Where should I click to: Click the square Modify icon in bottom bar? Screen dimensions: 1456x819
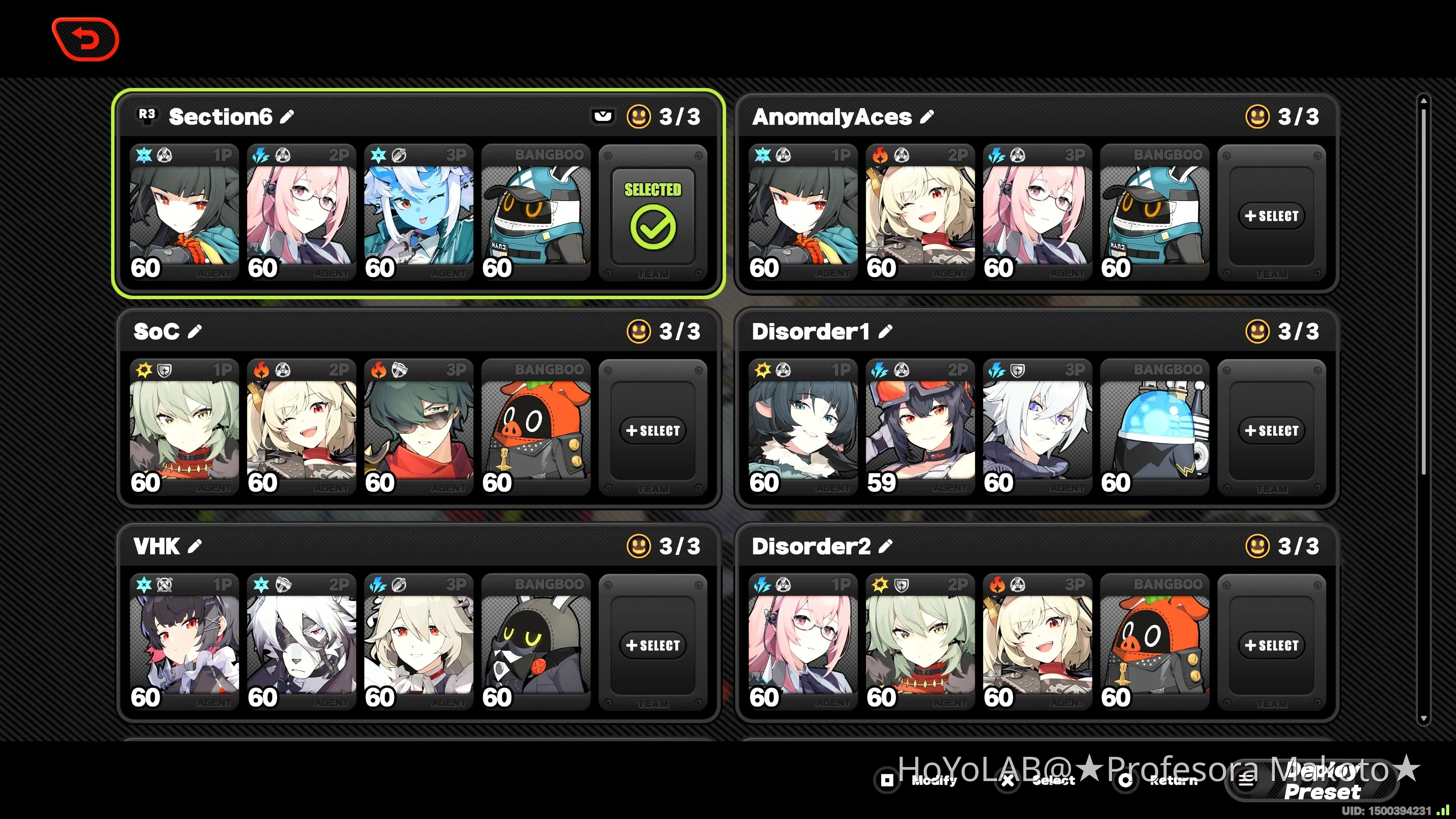coord(887,781)
